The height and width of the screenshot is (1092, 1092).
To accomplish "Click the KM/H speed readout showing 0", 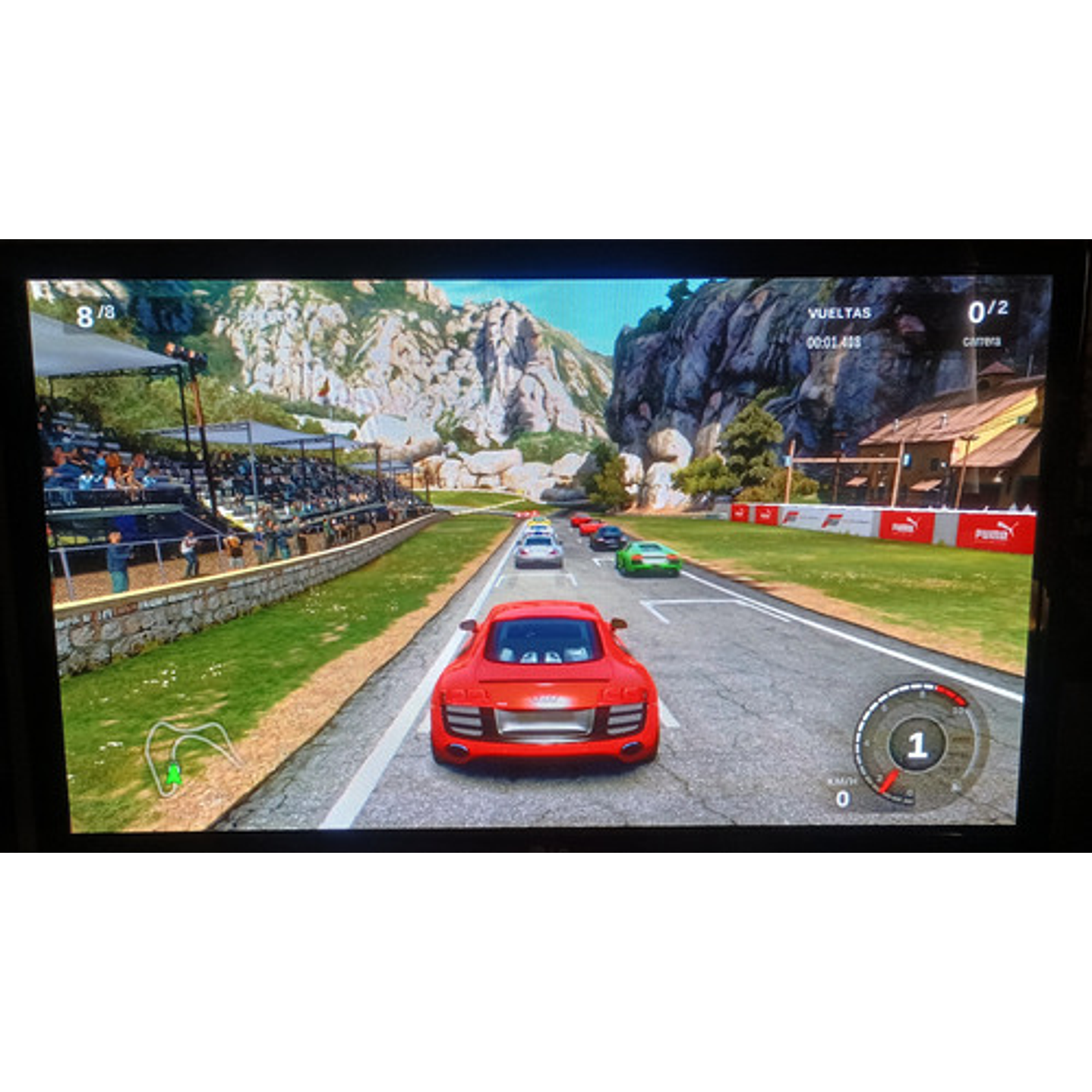I will click(x=843, y=797).
